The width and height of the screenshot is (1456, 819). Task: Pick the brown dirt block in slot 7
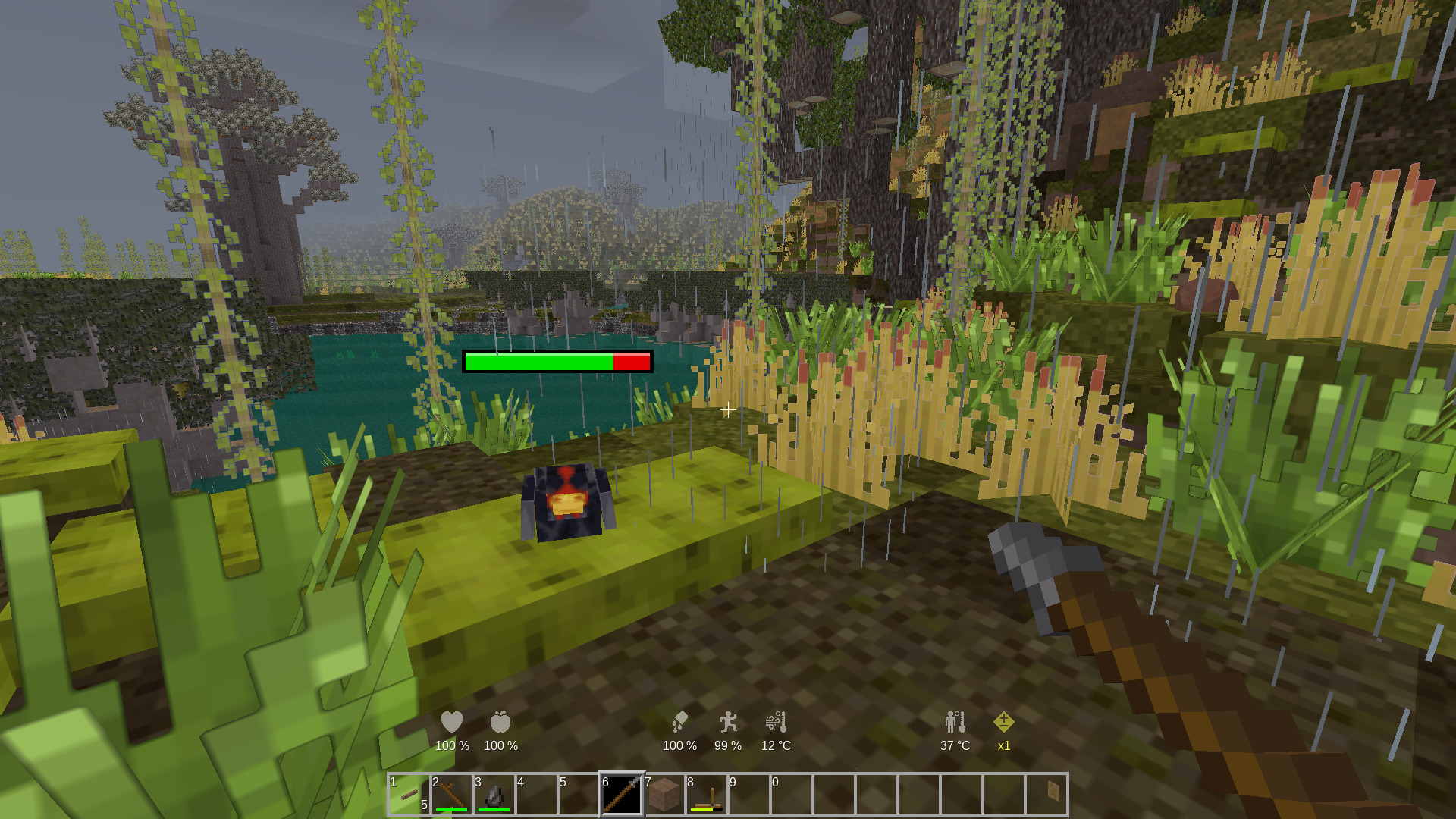pyautogui.click(x=664, y=795)
